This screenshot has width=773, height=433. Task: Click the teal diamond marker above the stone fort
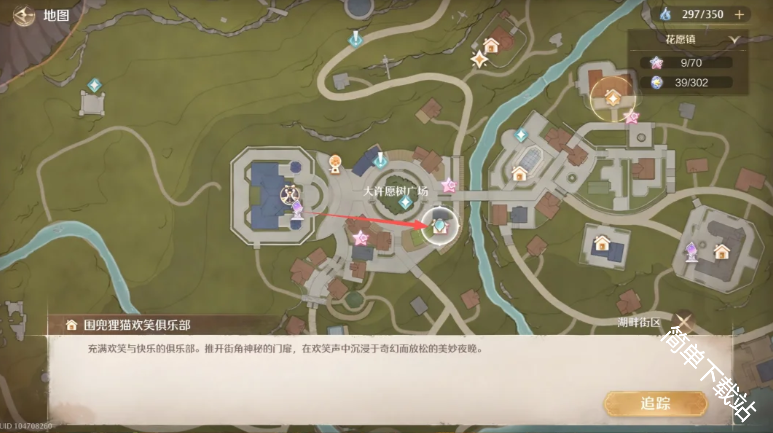point(94,85)
